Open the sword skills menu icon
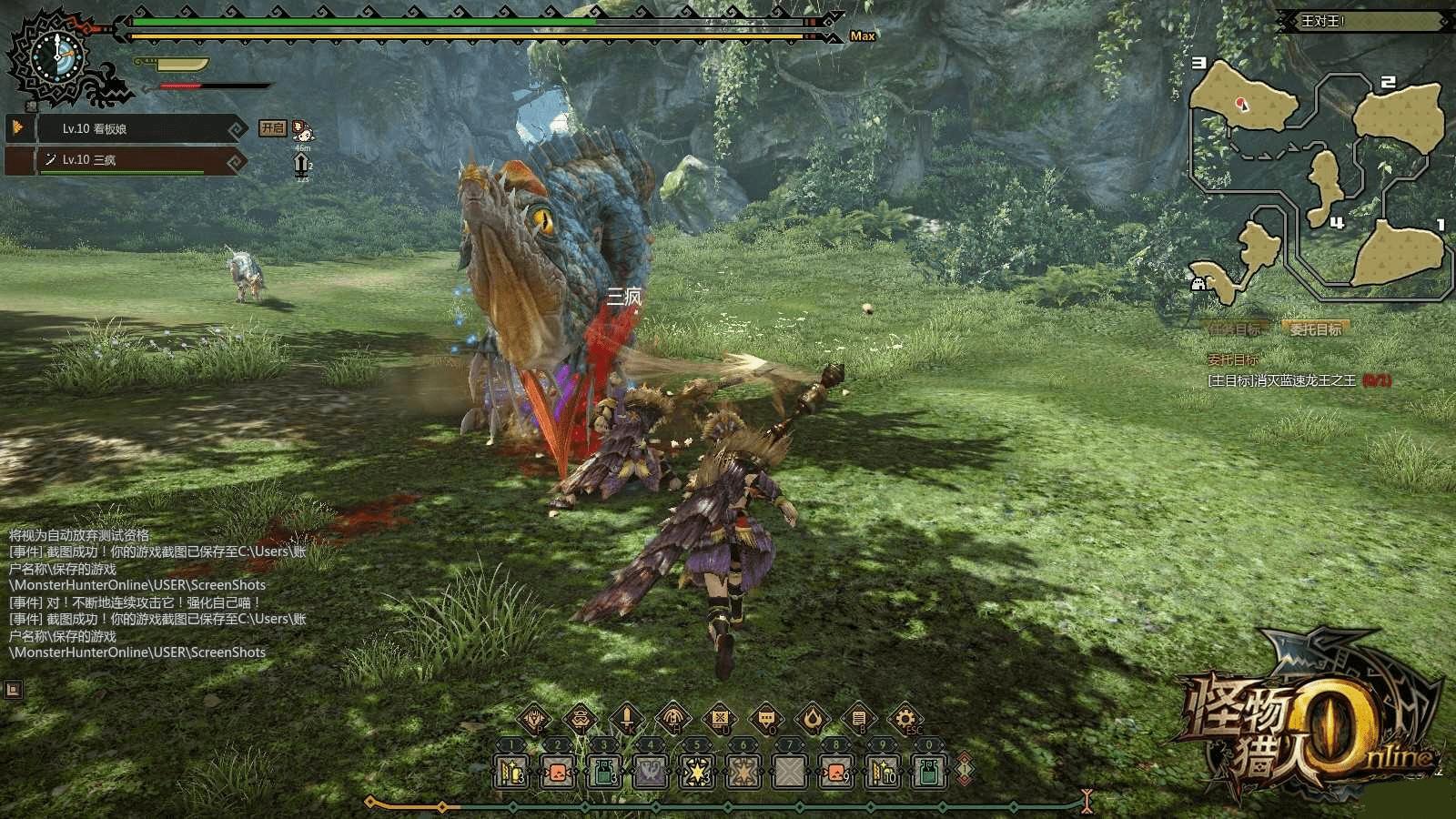 click(x=627, y=719)
